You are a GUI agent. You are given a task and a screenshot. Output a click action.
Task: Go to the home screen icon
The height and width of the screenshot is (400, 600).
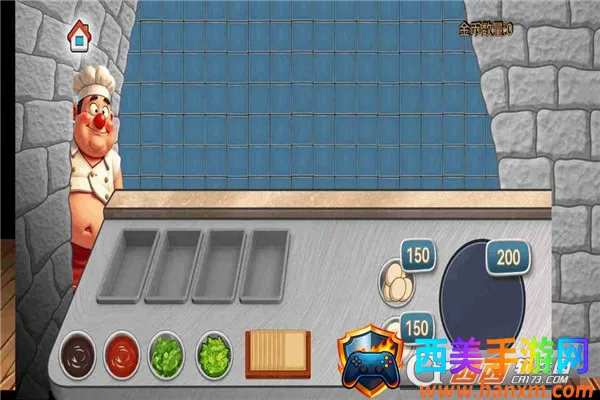(79, 39)
